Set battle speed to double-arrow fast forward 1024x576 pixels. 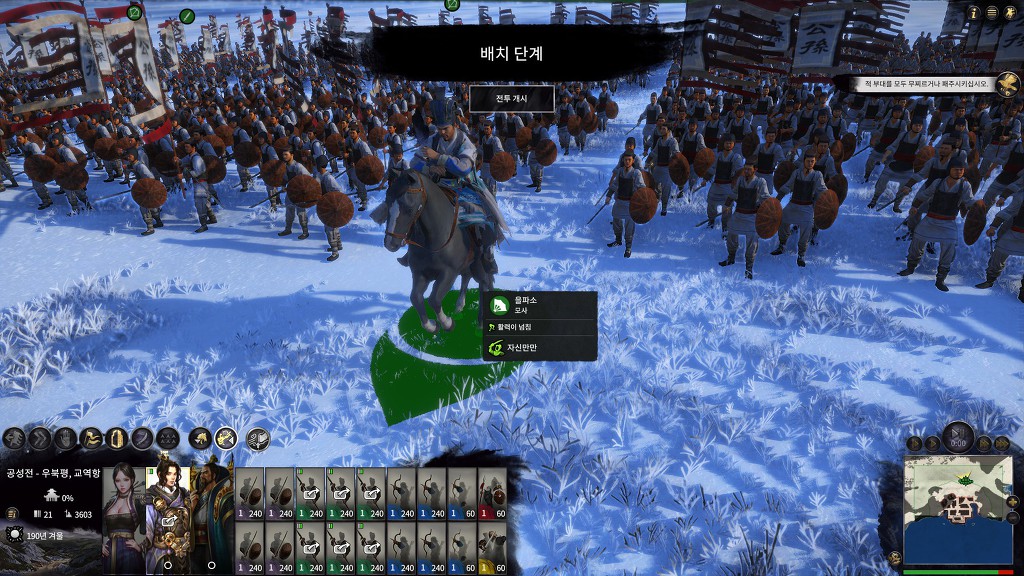tap(985, 443)
